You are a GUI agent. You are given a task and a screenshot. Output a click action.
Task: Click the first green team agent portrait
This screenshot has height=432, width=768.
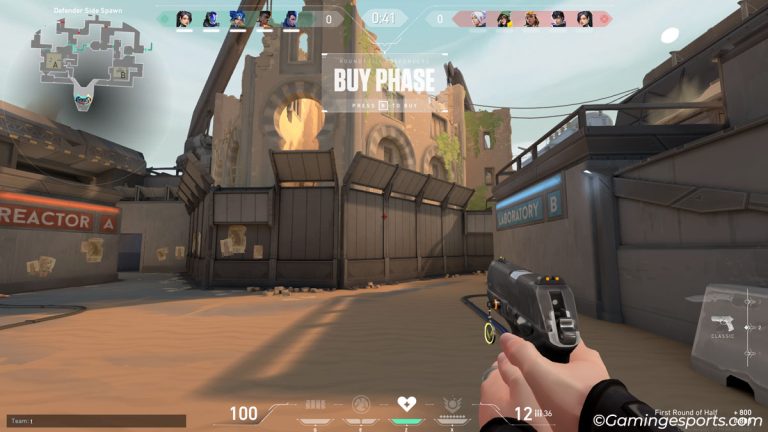click(x=184, y=19)
